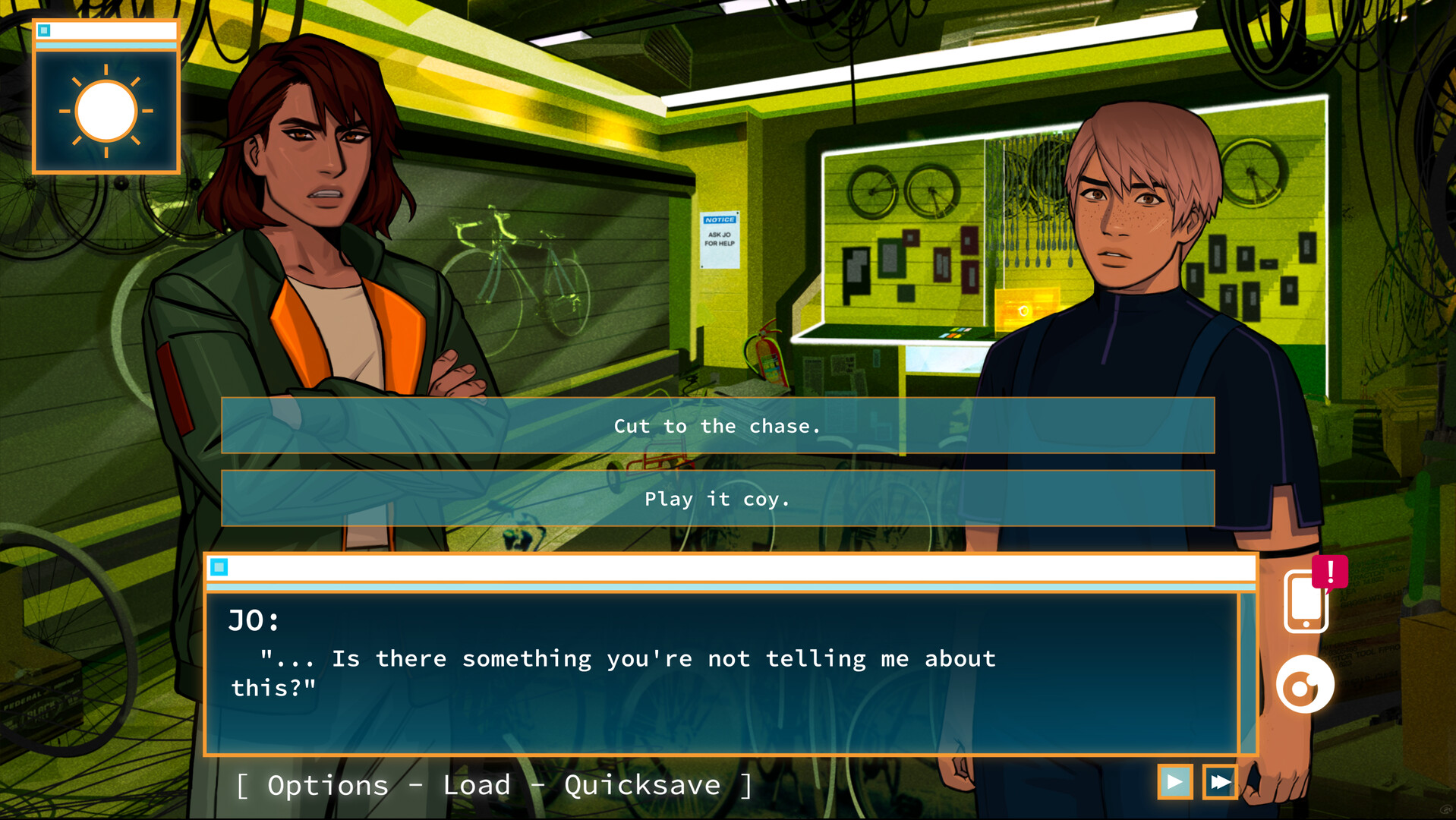Click the cyan square on the dialogue window header
This screenshot has width=1456, height=820.
[221, 566]
